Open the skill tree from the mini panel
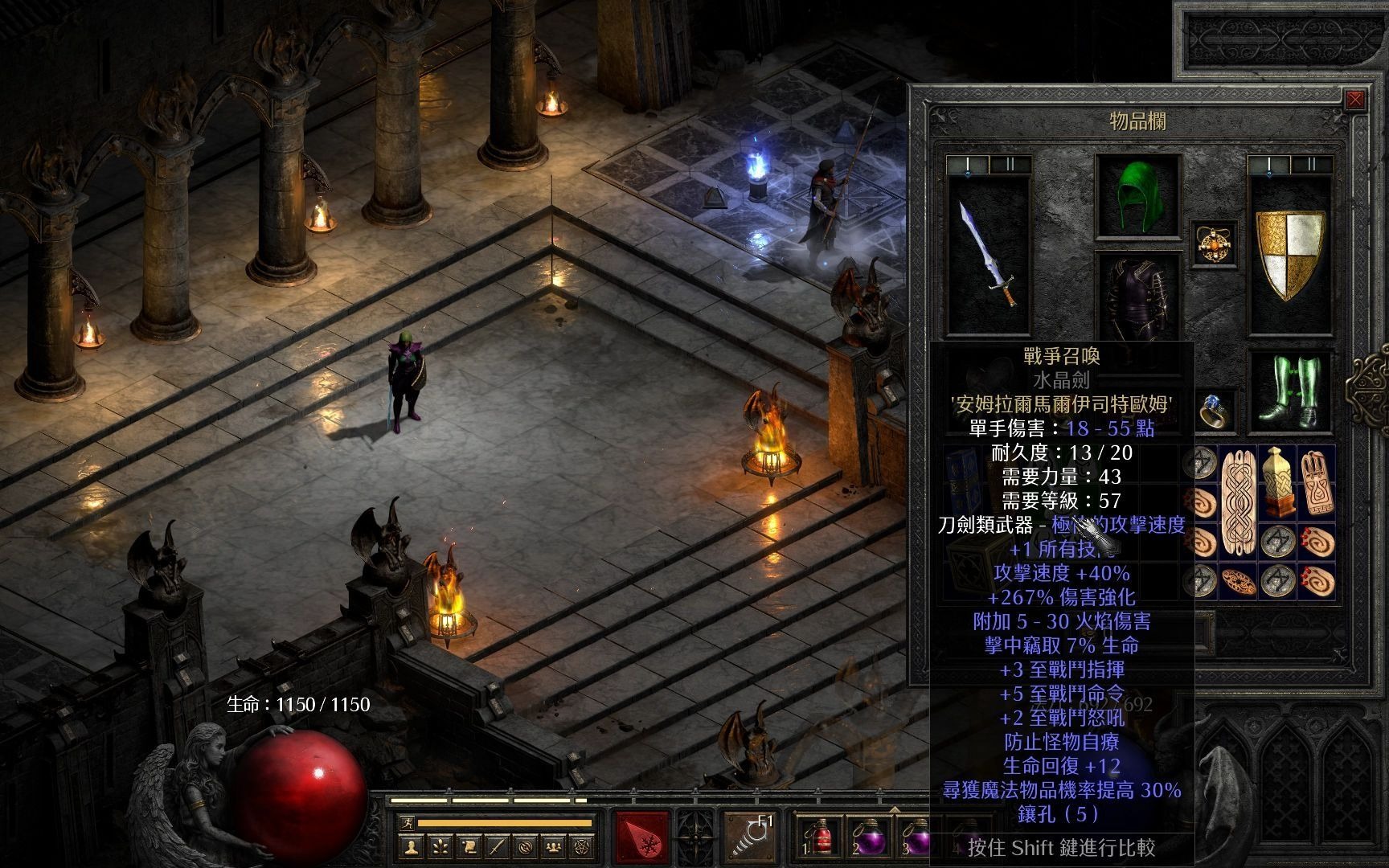The width and height of the screenshot is (1389, 868). click(x=440, y=846)
